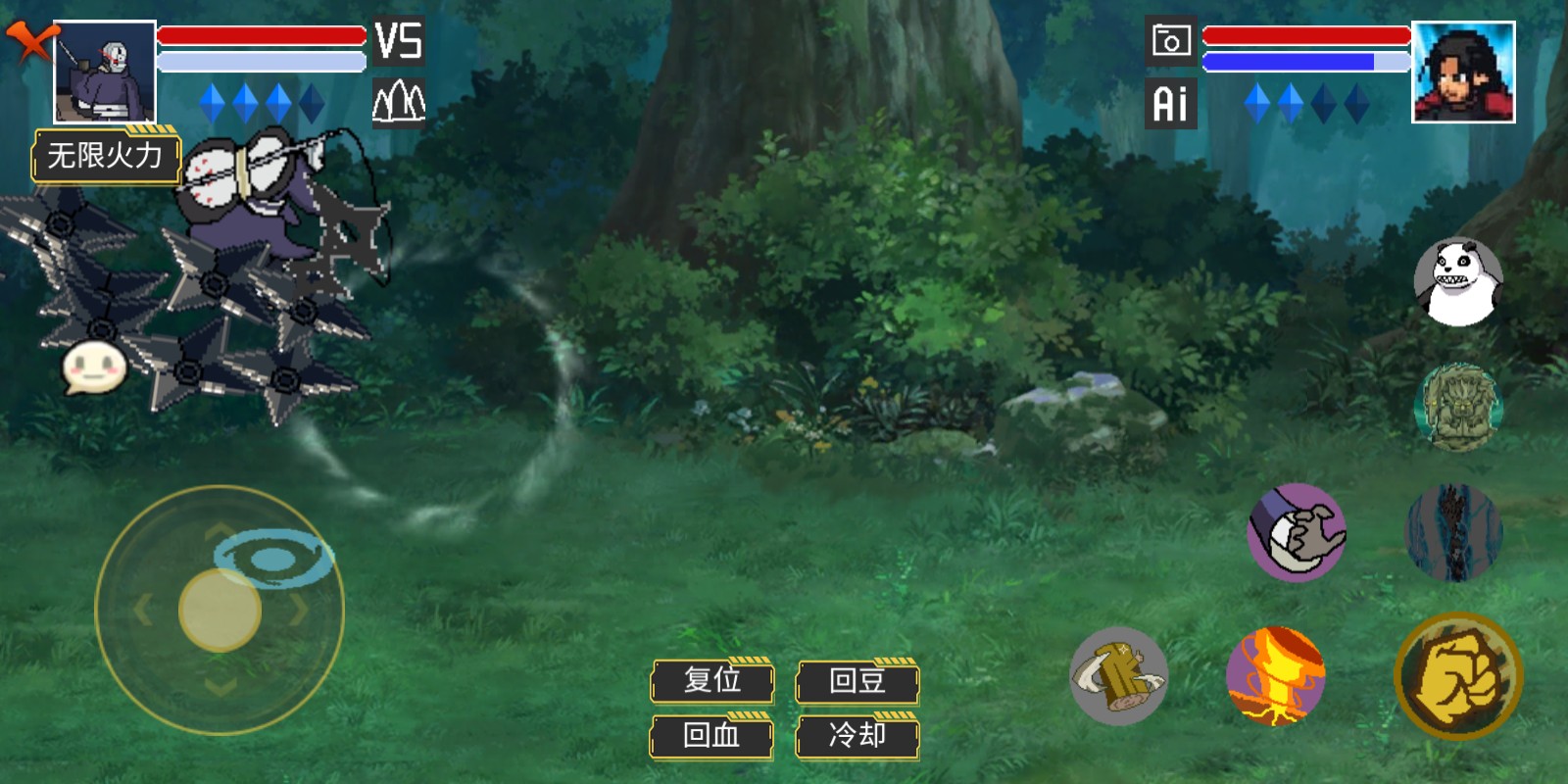Image resolution: width=1568 pixels, height=784 pixels.
Task: Tap the 冷却 cooldown reset button
Action: point(857,735)
